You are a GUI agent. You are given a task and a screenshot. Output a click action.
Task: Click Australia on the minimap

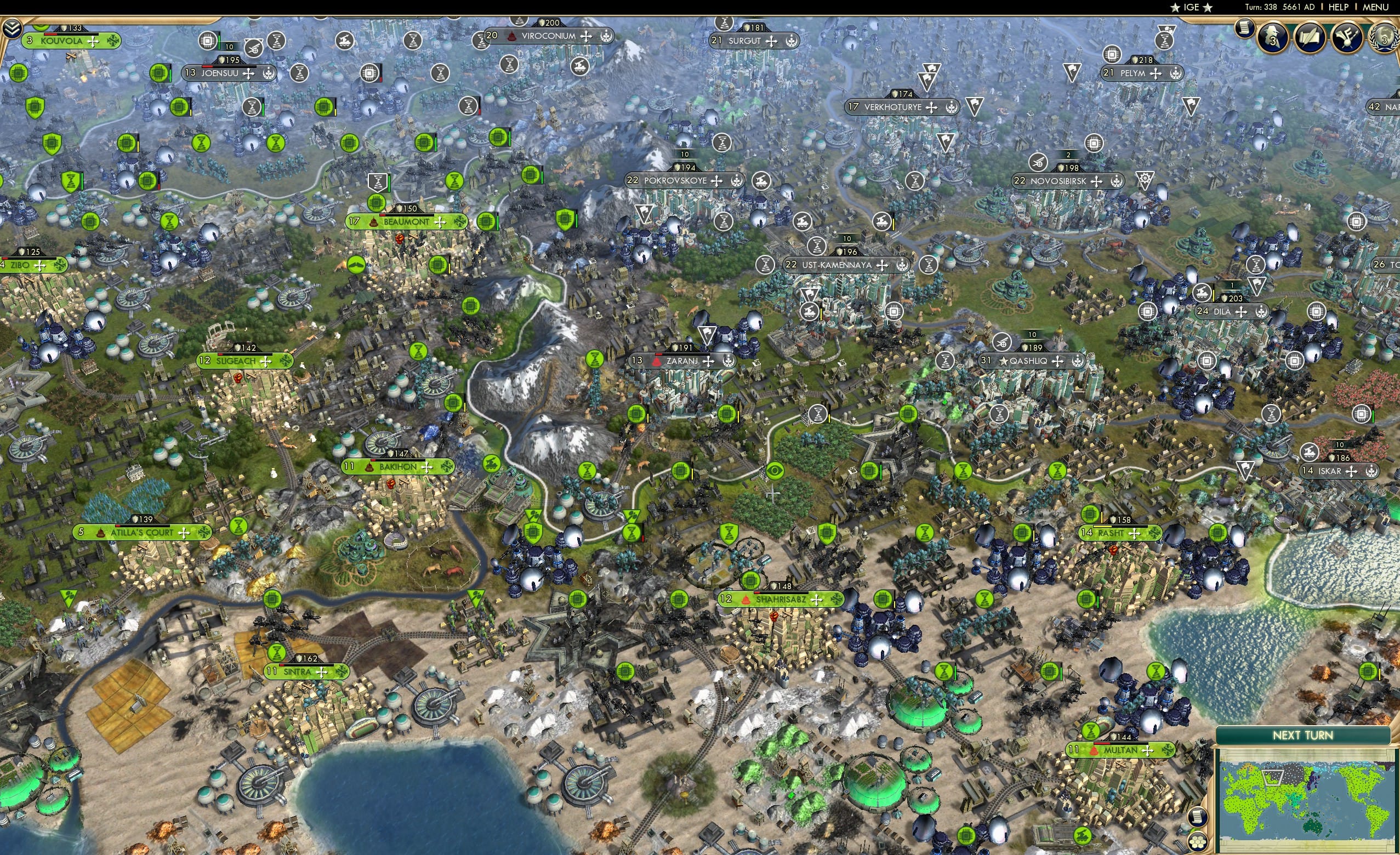click(1312, 826)
